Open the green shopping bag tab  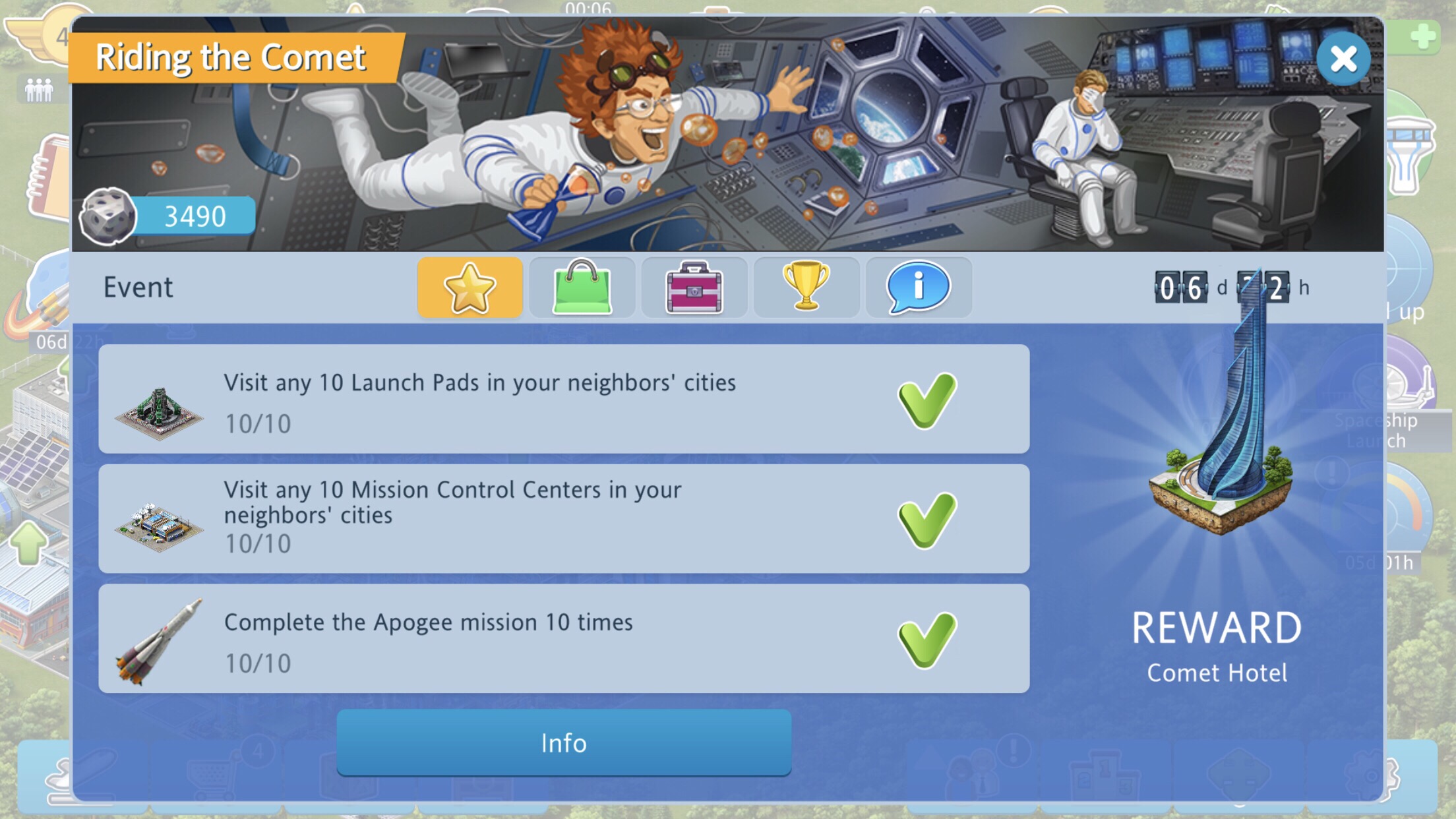click(582, 288)
